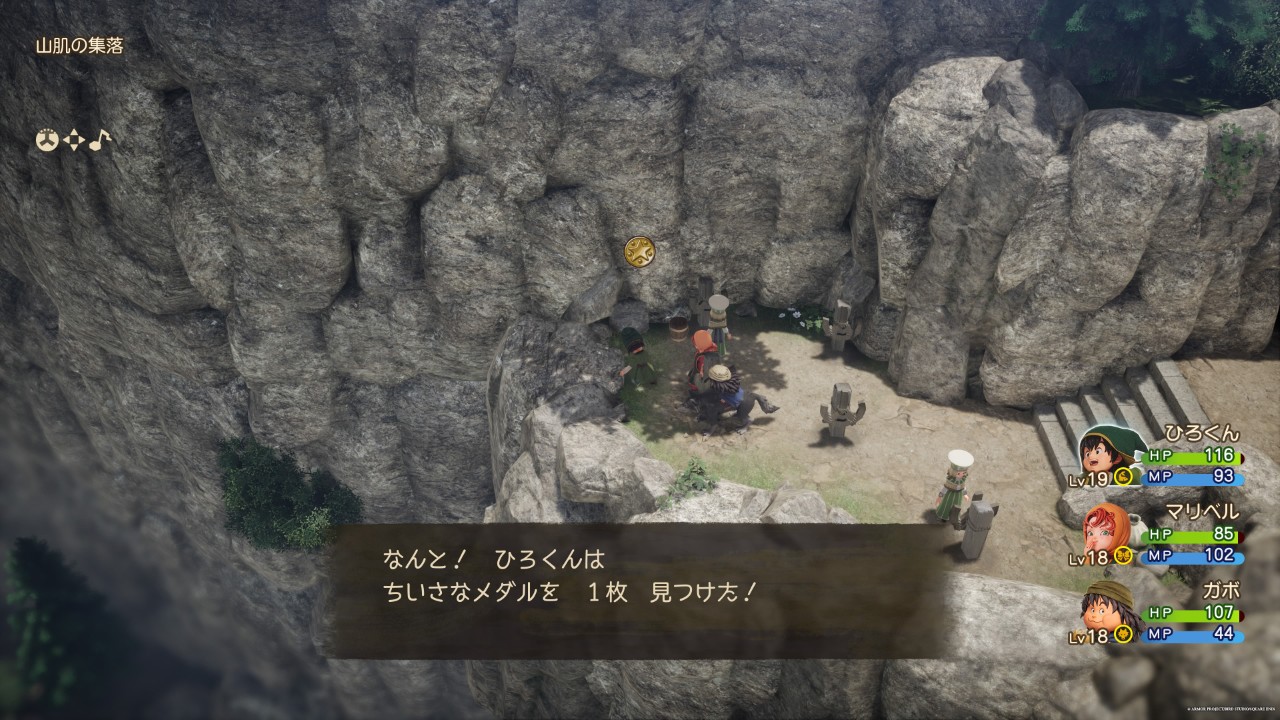Click the round Y-shaped emblem HUD icon
The image size is (1280, 720).
(46, 141)
